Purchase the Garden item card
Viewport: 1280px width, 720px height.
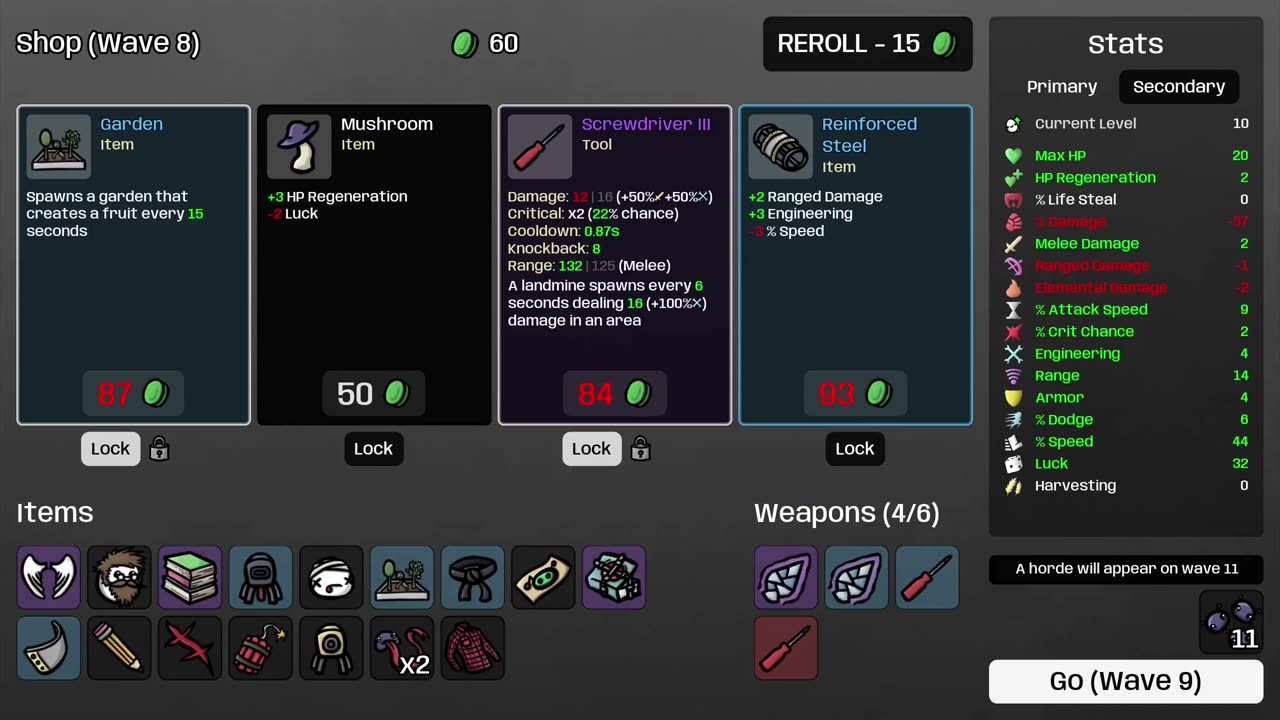coord(134,393)
